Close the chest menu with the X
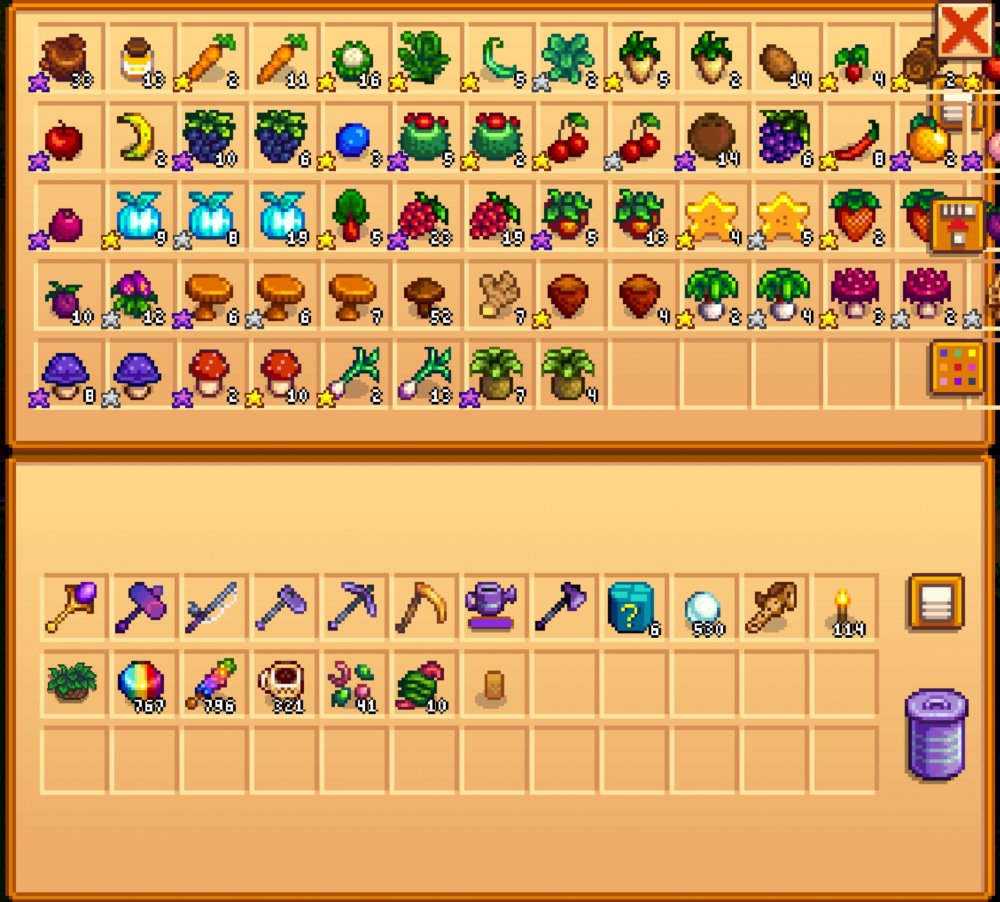The image size is (1000, 902). pyautogui.click(x=964, y=31)
